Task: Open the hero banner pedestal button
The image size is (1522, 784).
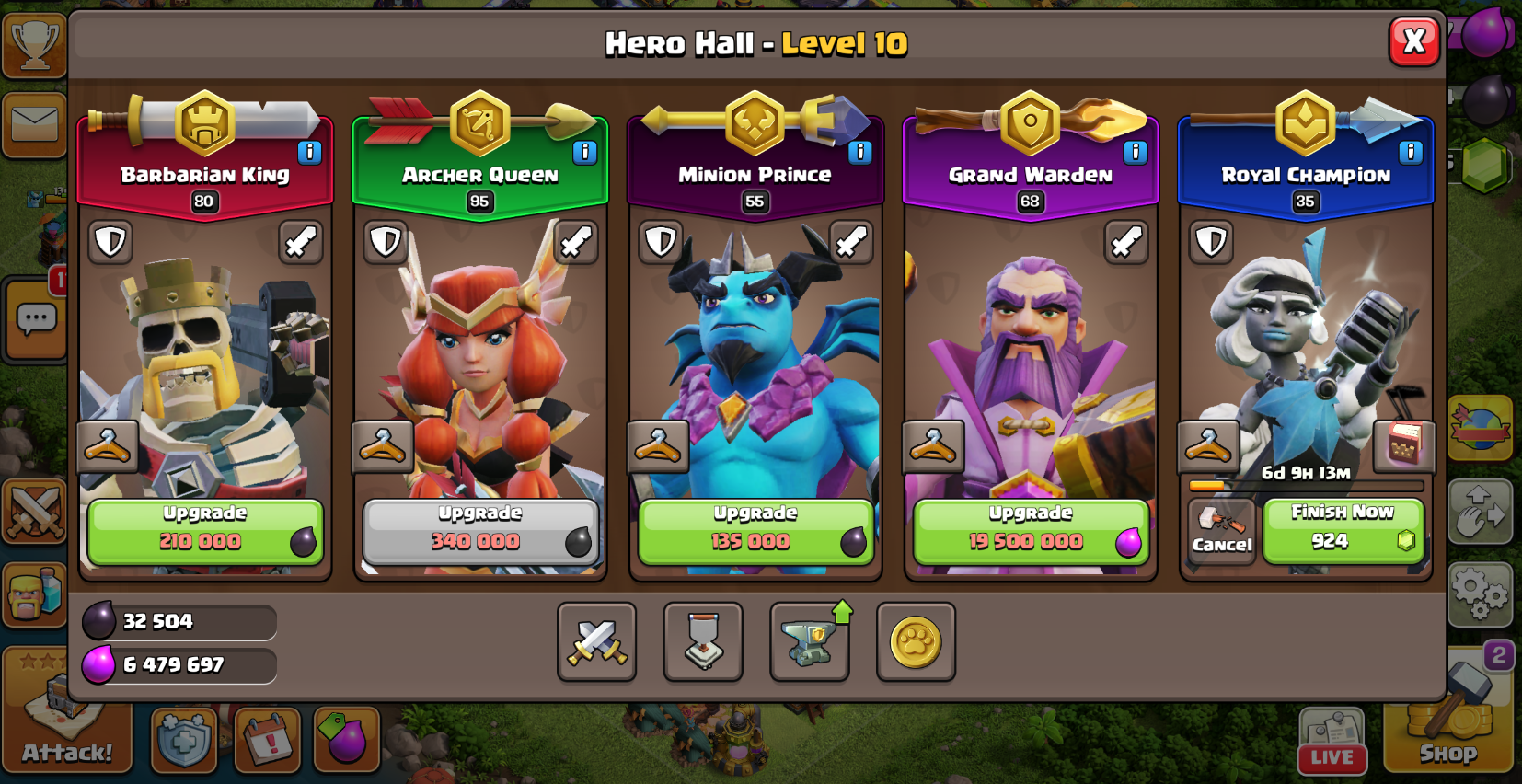Action: [x=703, y=642]
